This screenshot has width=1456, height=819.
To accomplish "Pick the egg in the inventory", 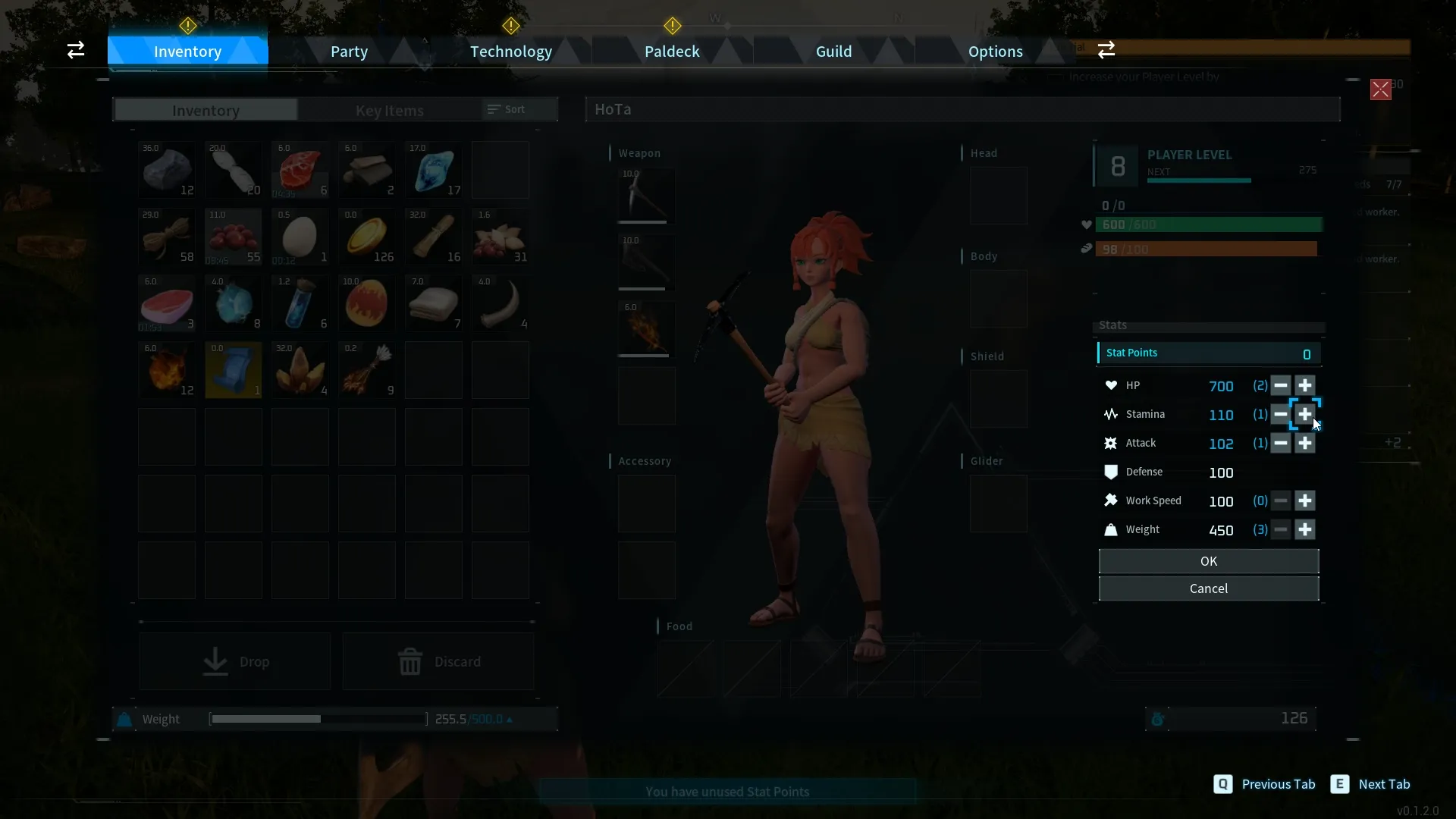I will coord(300,237).
